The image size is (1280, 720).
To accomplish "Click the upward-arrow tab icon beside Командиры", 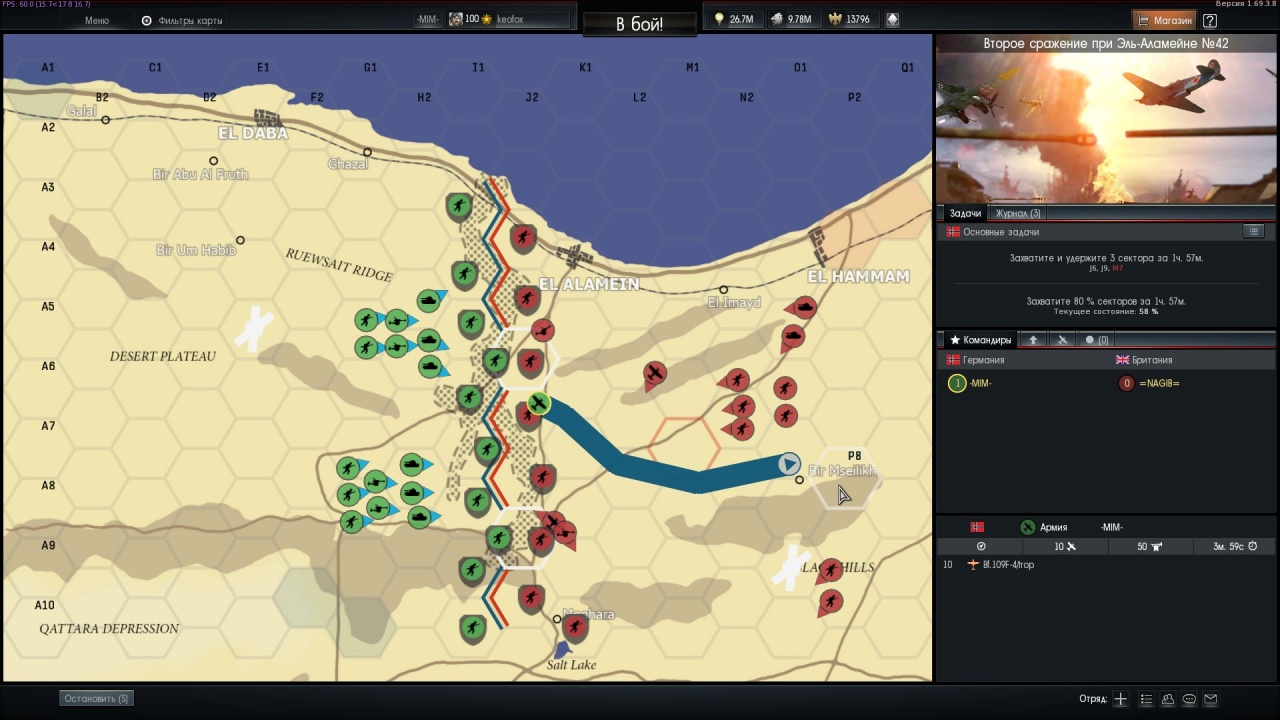I will 1033,339.
